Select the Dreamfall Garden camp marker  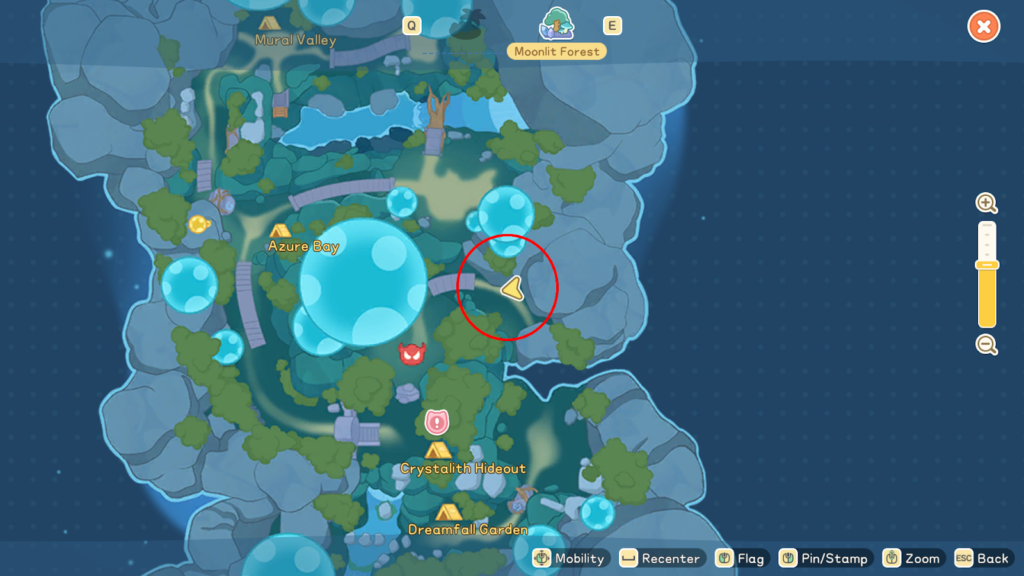pos(444,513)
